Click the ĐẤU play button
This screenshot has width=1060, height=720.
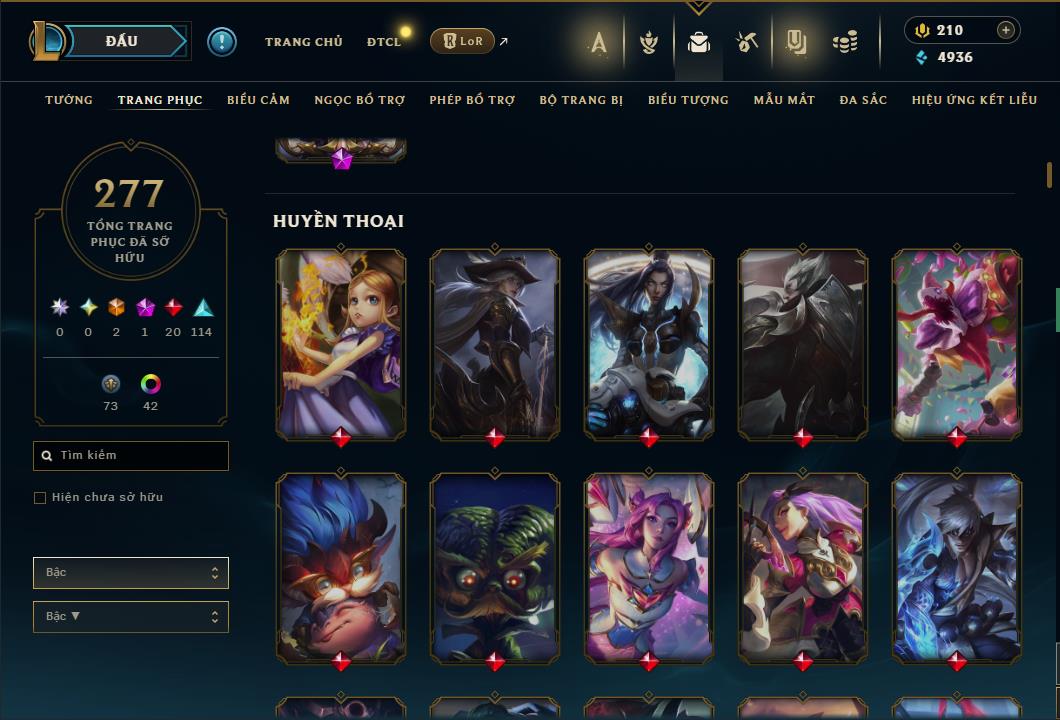(x=122, y=41)
